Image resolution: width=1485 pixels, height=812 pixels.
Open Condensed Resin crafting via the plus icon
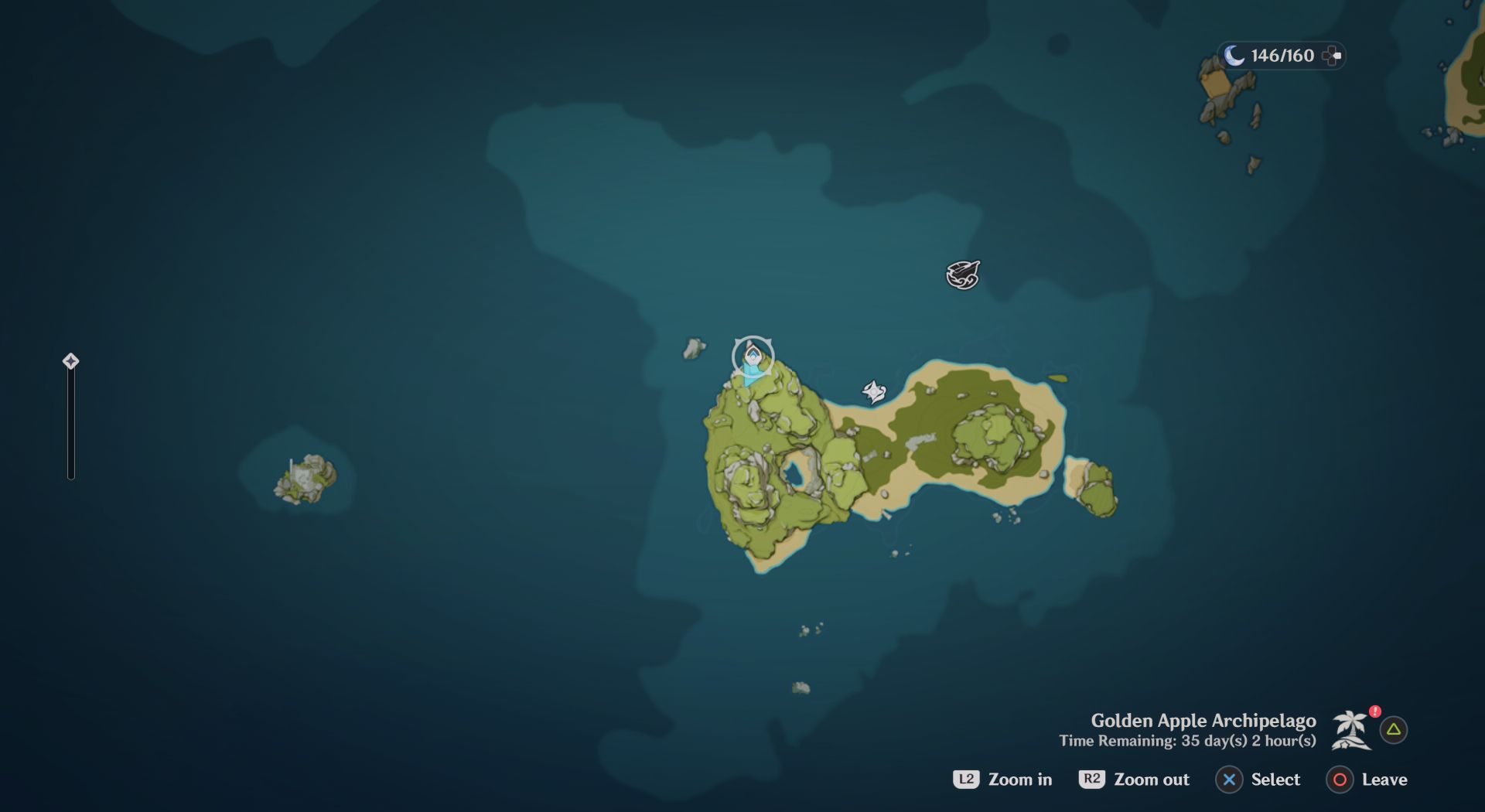(x=1332, y=55)
